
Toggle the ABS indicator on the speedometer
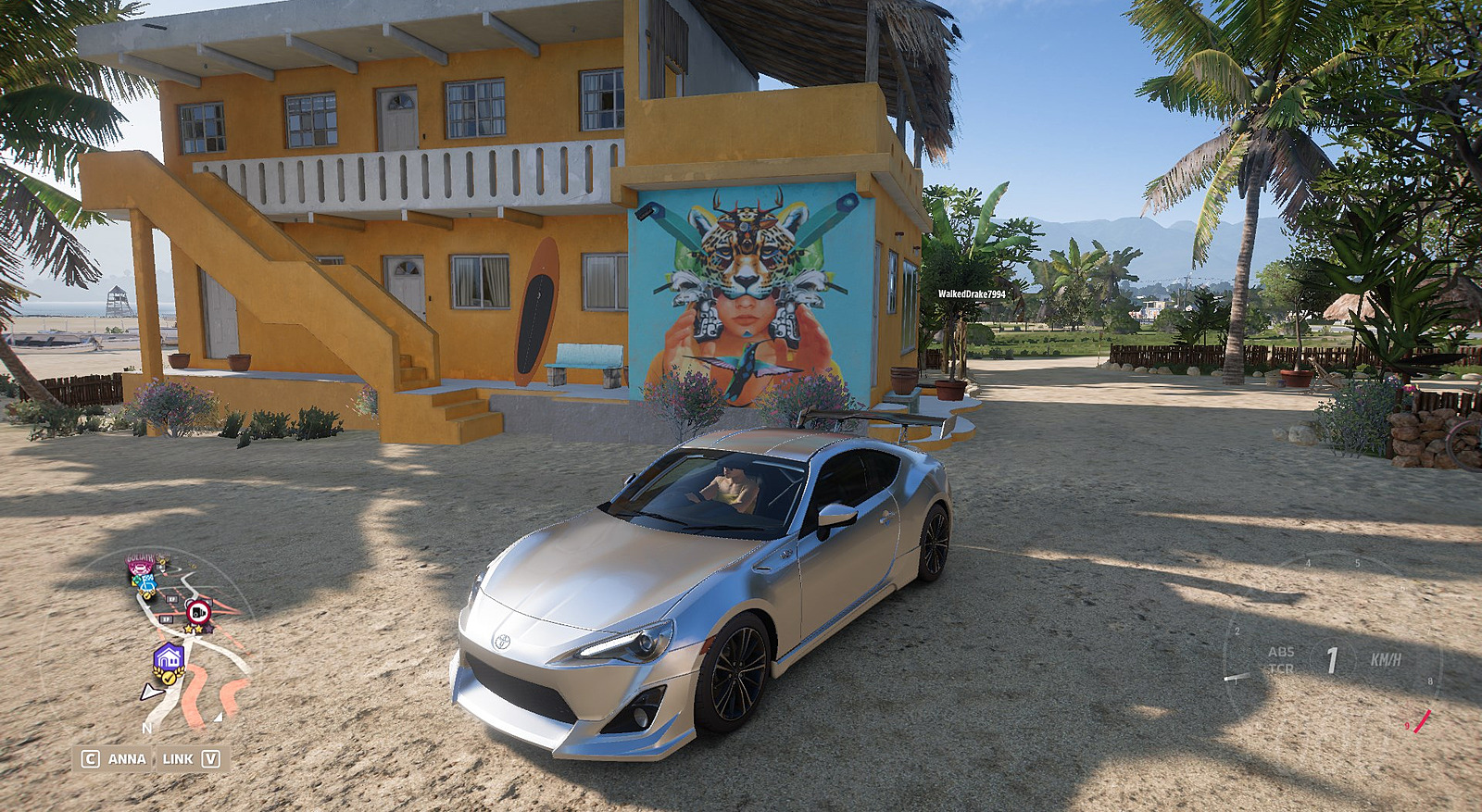(x=1282, y=652)
